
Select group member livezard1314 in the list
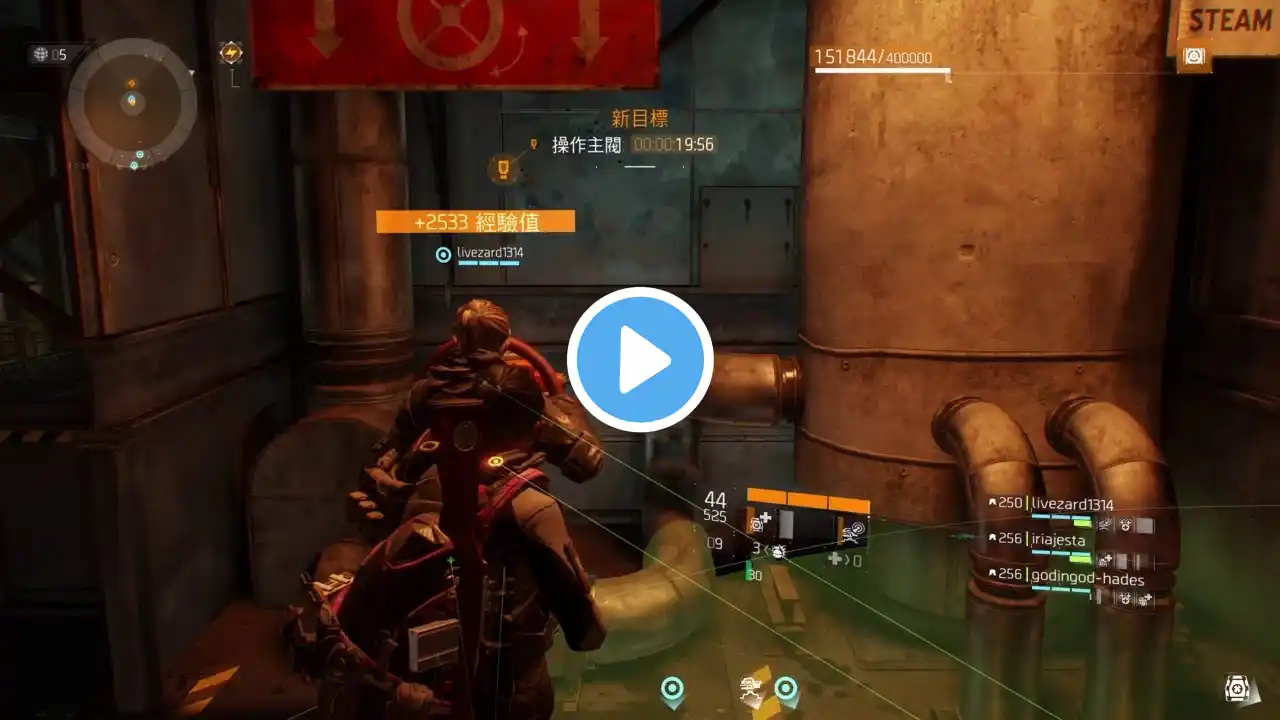(x=1071, y=505)
